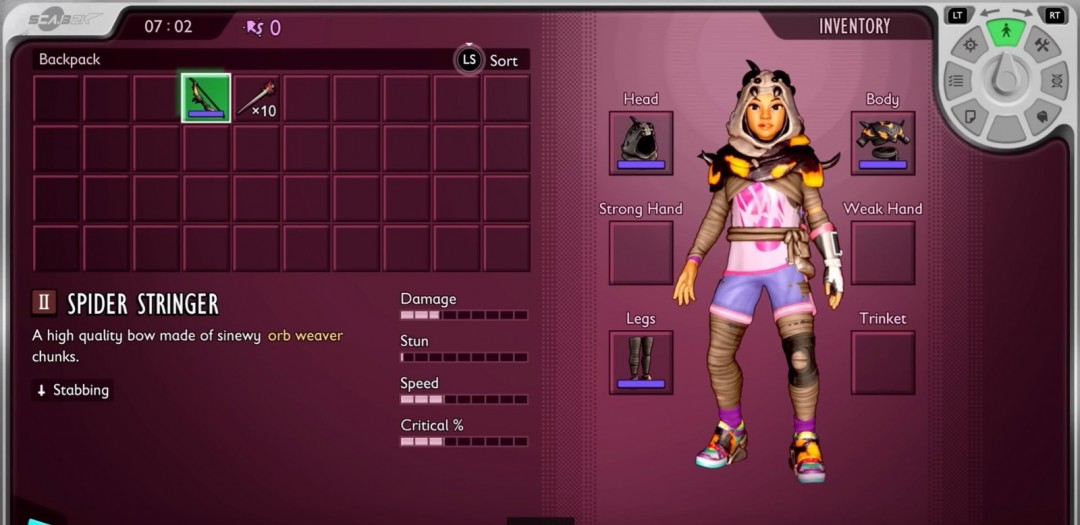Choose the empty Weak Hand slot

click(883, 252)
